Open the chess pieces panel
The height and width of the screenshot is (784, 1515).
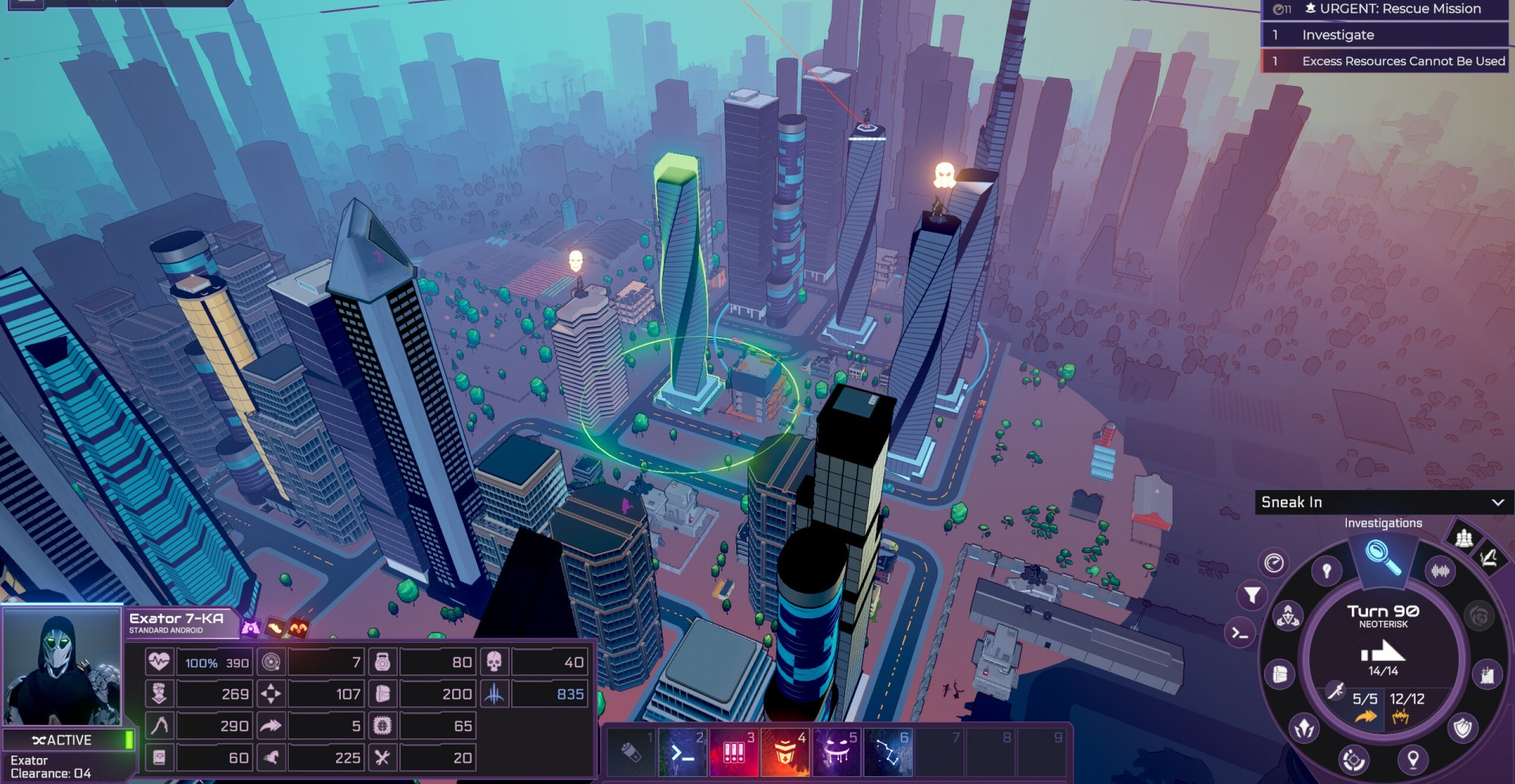pyautogui.click(x=1464, y=538)
